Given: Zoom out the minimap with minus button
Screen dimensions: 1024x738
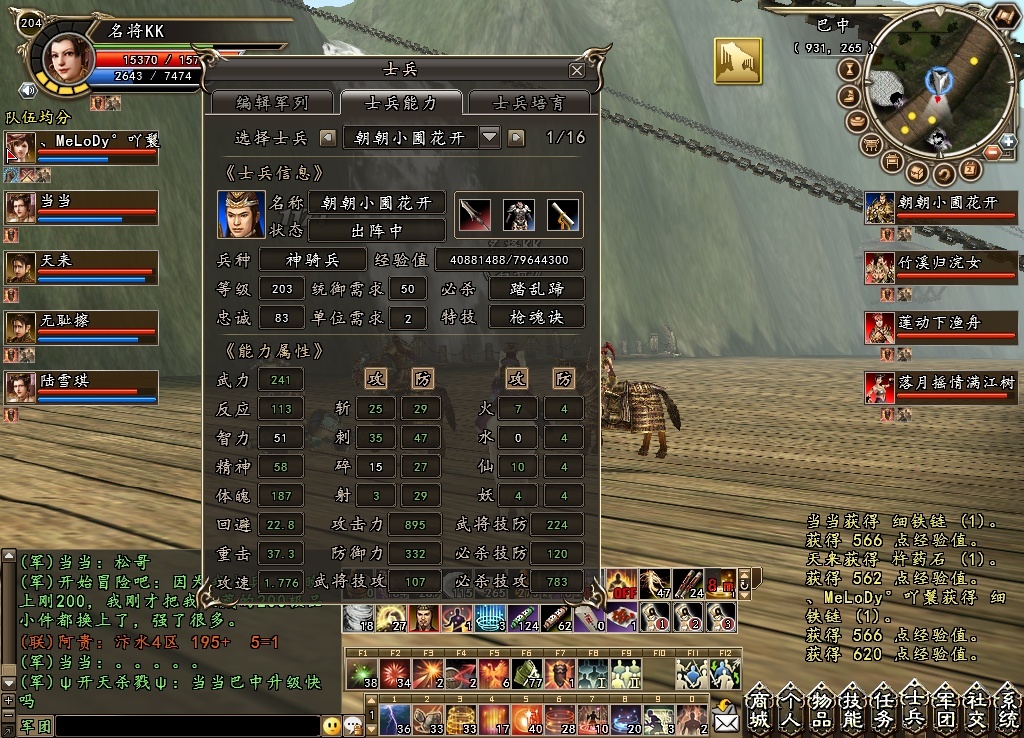Looking at the screenshot, I should (991, 152).
